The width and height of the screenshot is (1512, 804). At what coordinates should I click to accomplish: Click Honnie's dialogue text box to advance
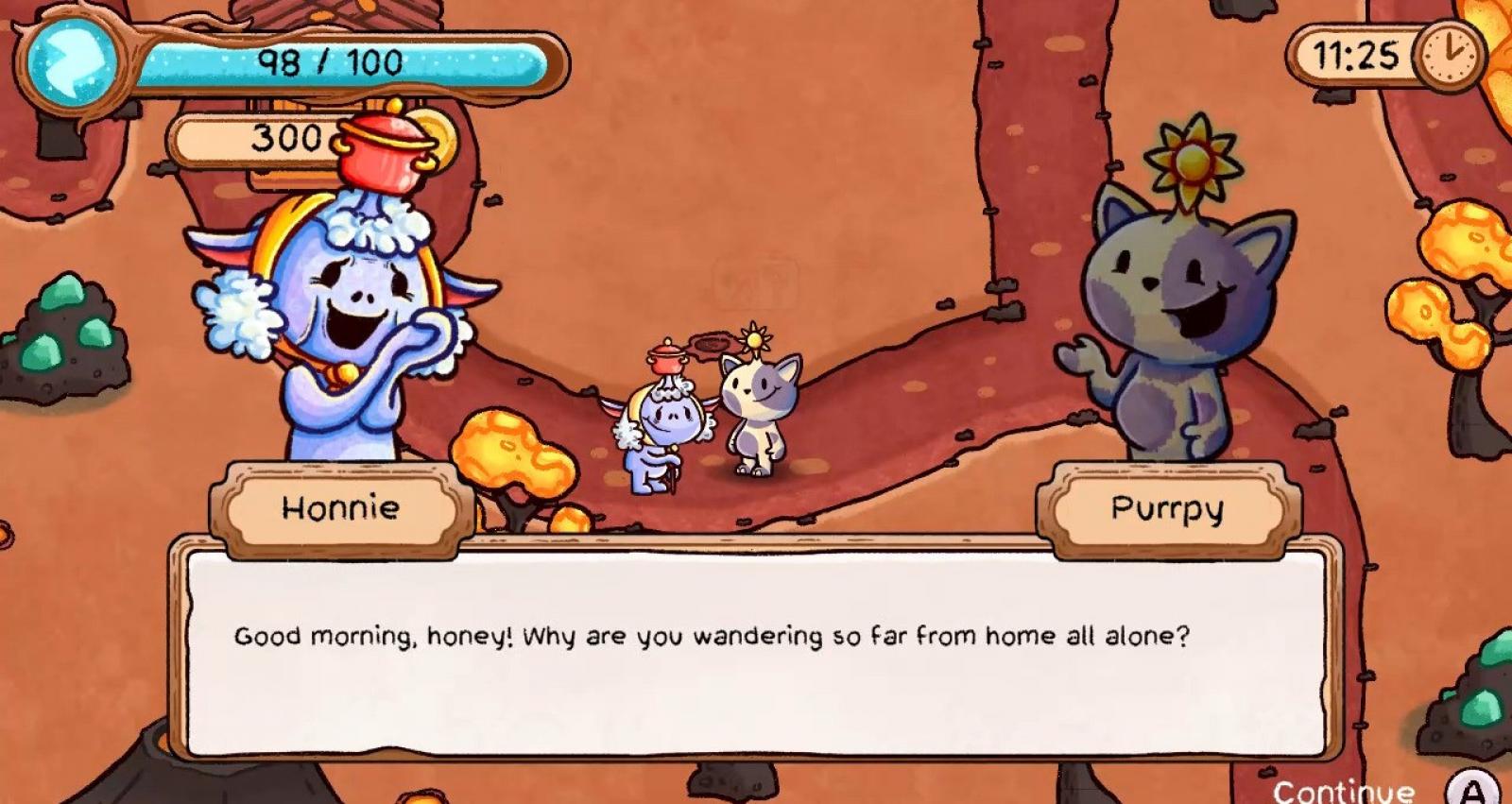click(x=756, y=652)
